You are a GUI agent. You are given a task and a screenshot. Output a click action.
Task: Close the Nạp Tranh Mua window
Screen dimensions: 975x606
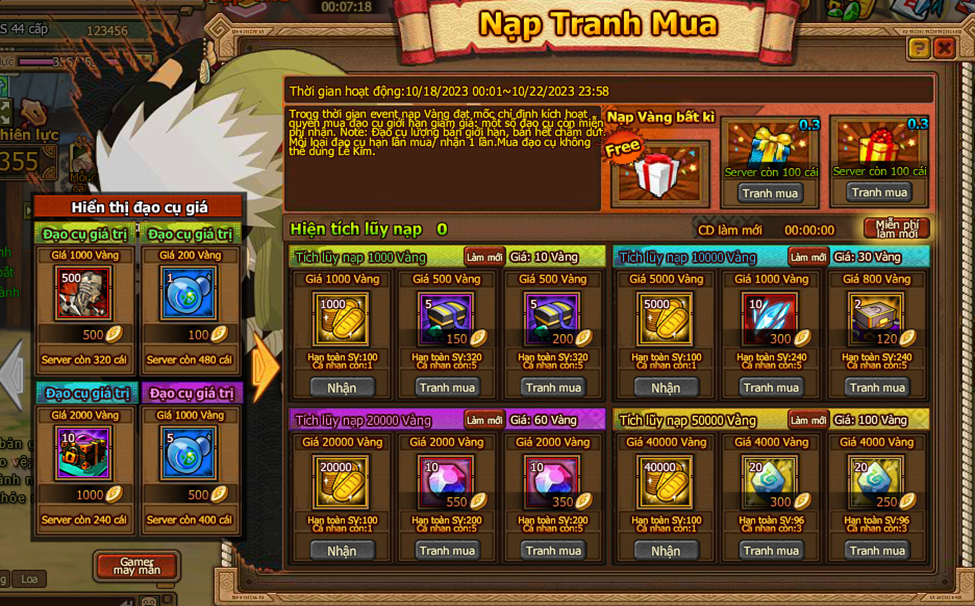(943, 48)
